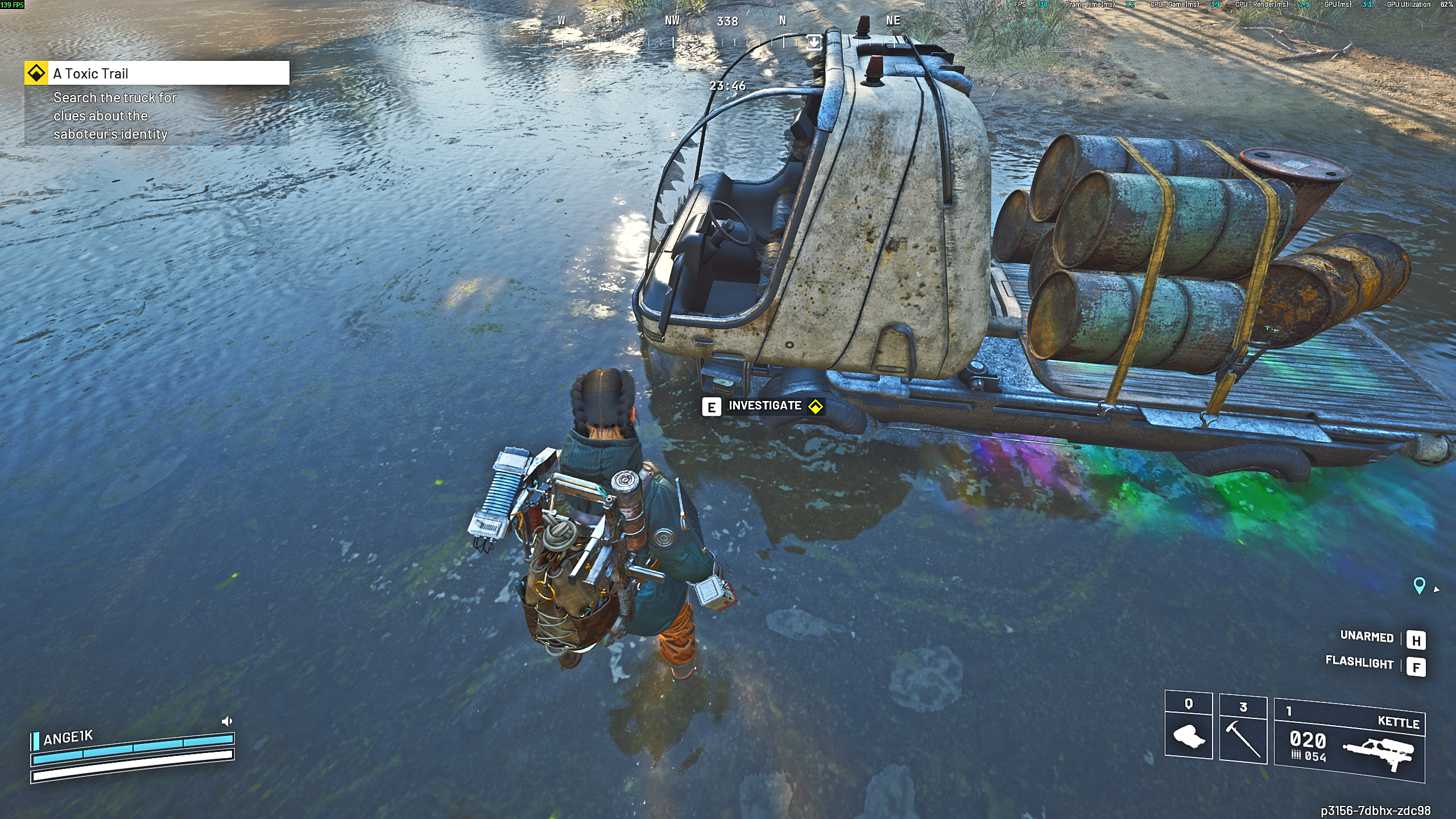Screen dimensions: 1456x819
Task: Select the A Toxic Trail quest tracker
Action: (157, 73)
